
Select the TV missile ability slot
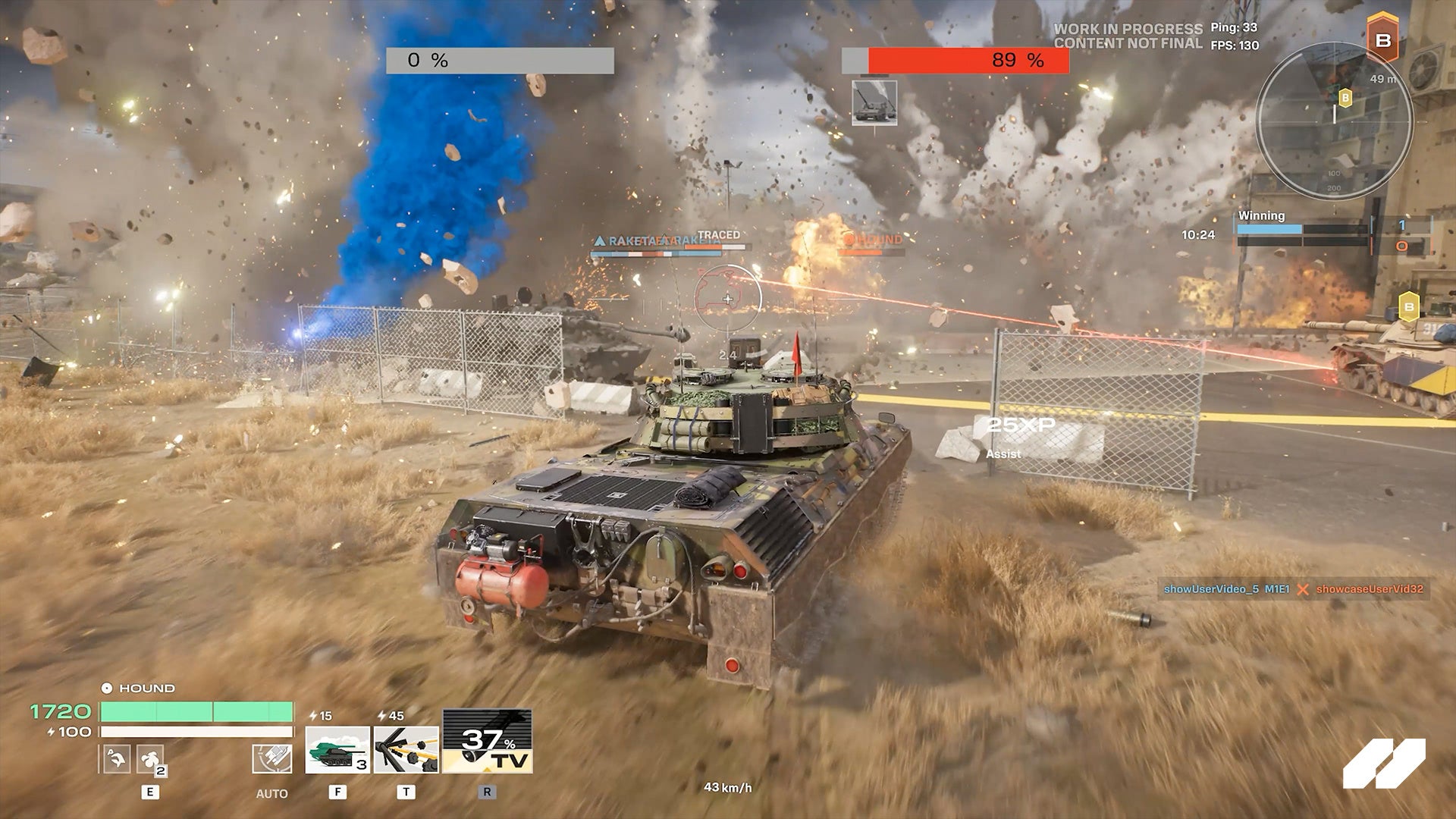point(487,742)
